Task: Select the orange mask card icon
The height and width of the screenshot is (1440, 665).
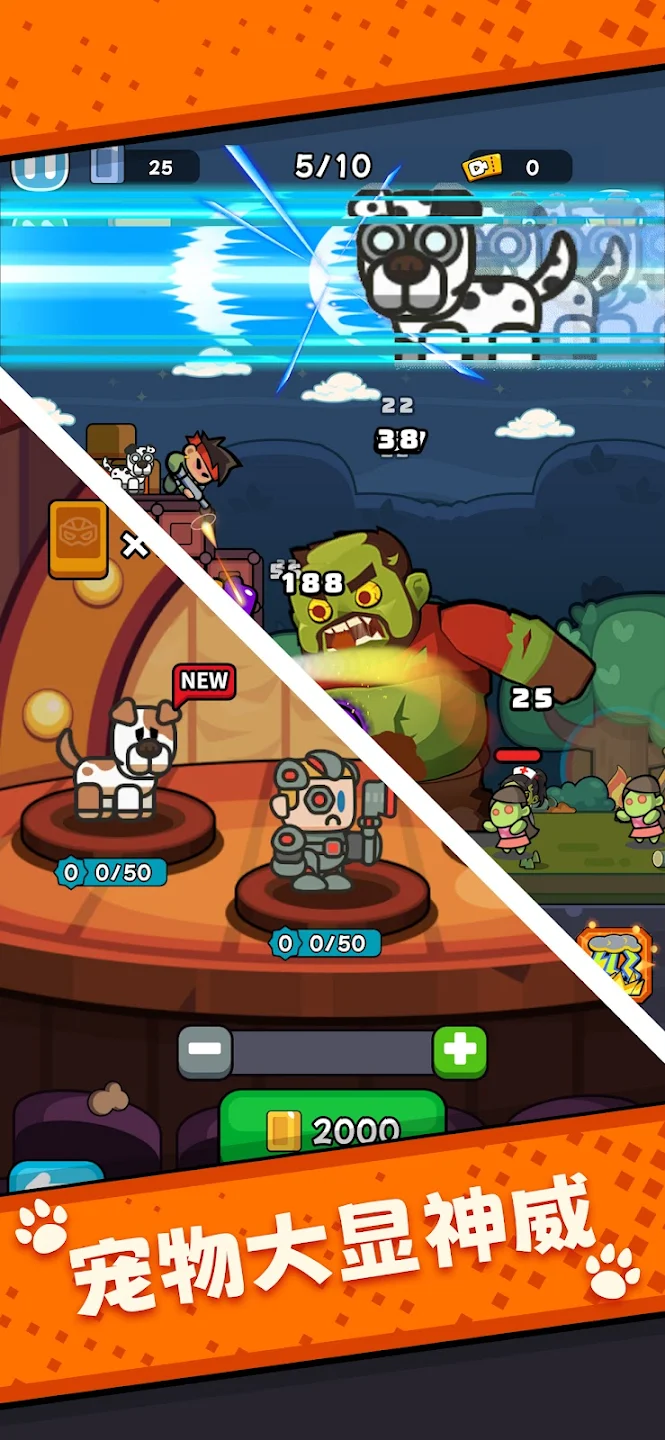Action: point(79,539)
